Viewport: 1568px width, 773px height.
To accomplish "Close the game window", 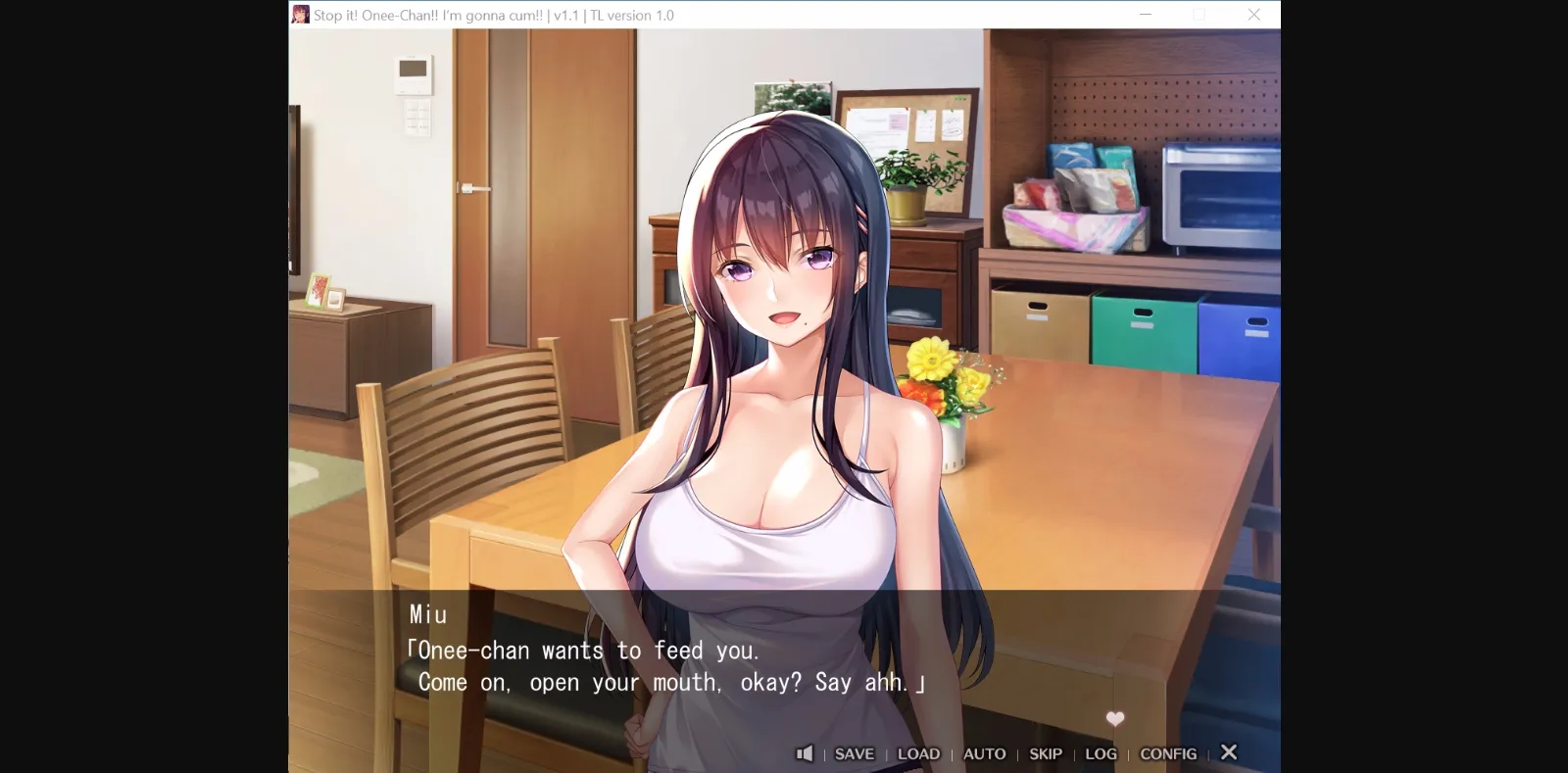I will click(1253, 14).
